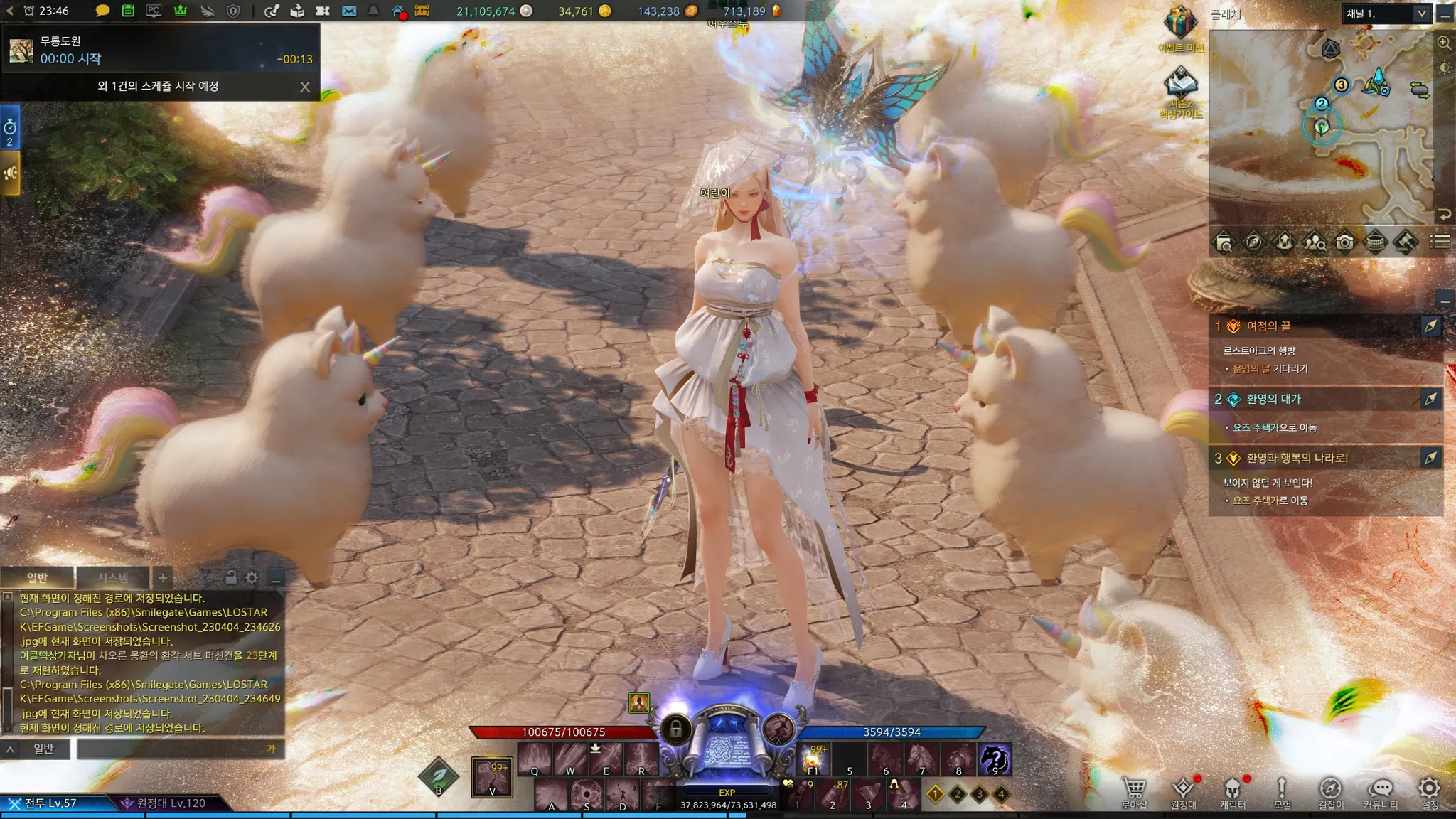This screenshot has height=819, width=1456.
Task: Track the 여정의 끝 quest entry
Action: tap(1430, 326)
